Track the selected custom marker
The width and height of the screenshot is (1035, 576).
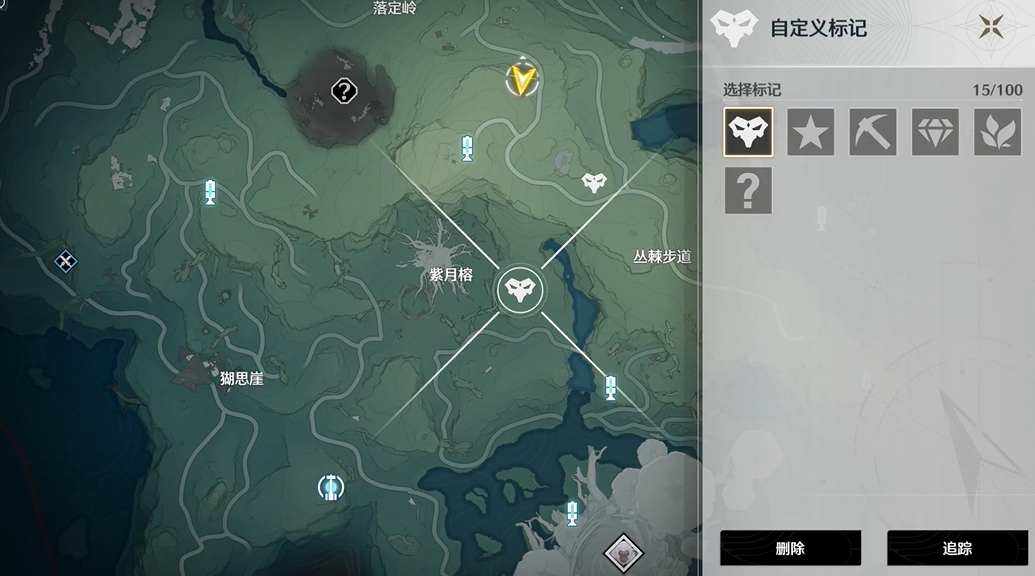click(957, 548)
